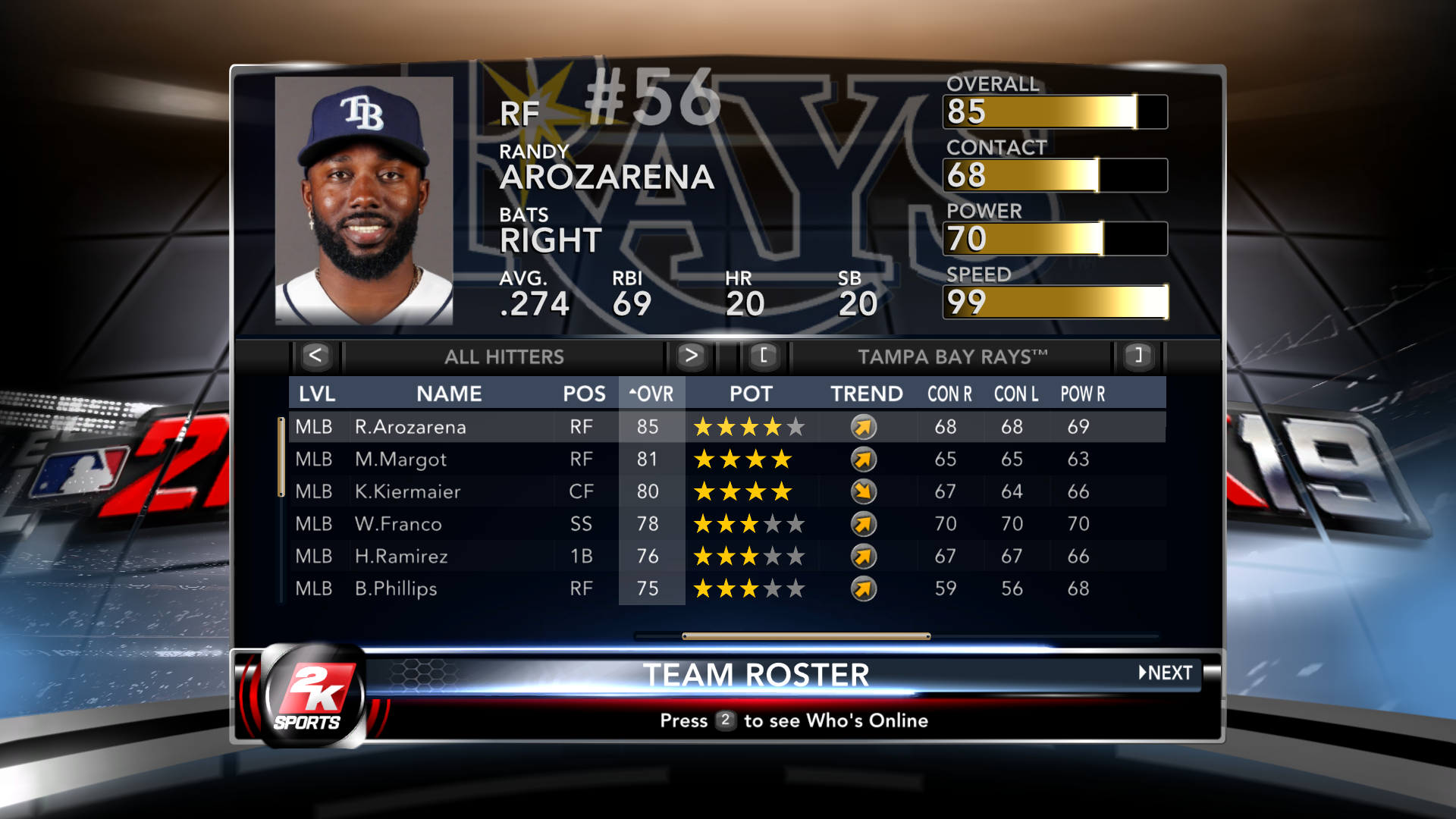Pick the W.Franco shortstop row
Screen dimensions: 1456x819
398,524
